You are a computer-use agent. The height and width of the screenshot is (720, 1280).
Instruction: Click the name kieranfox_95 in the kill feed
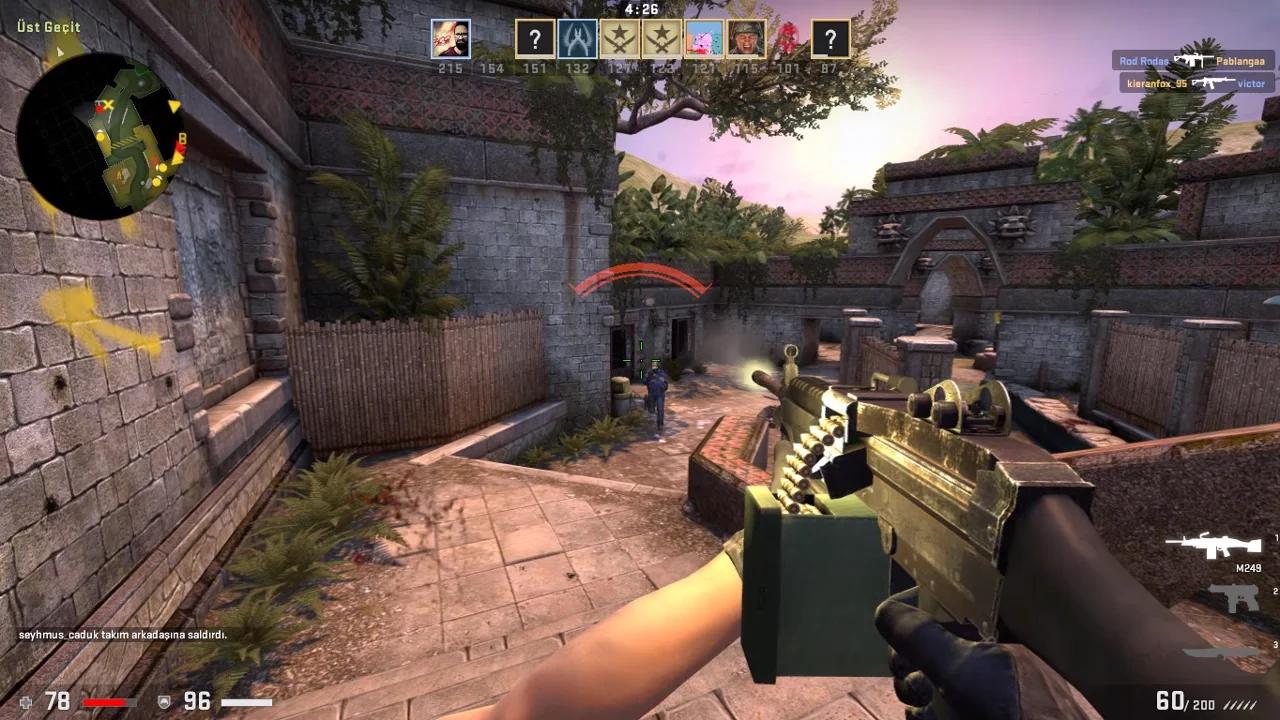click(x=1155, y=82)
